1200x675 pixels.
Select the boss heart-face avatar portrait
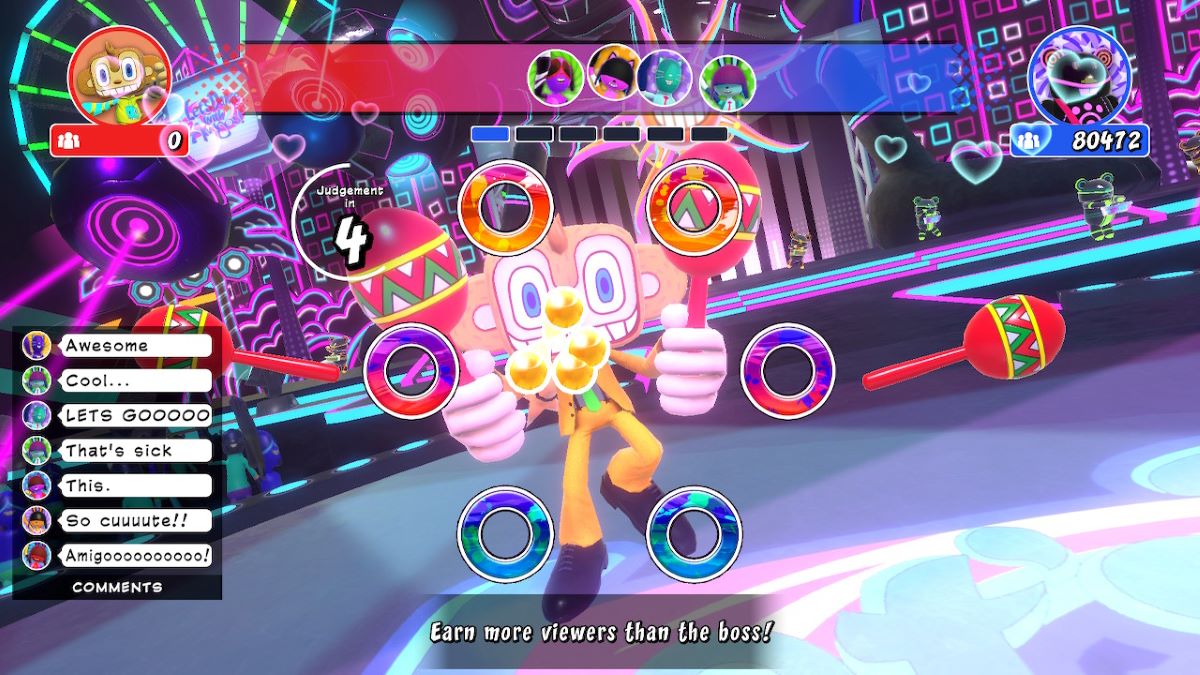coord(1078,76)
